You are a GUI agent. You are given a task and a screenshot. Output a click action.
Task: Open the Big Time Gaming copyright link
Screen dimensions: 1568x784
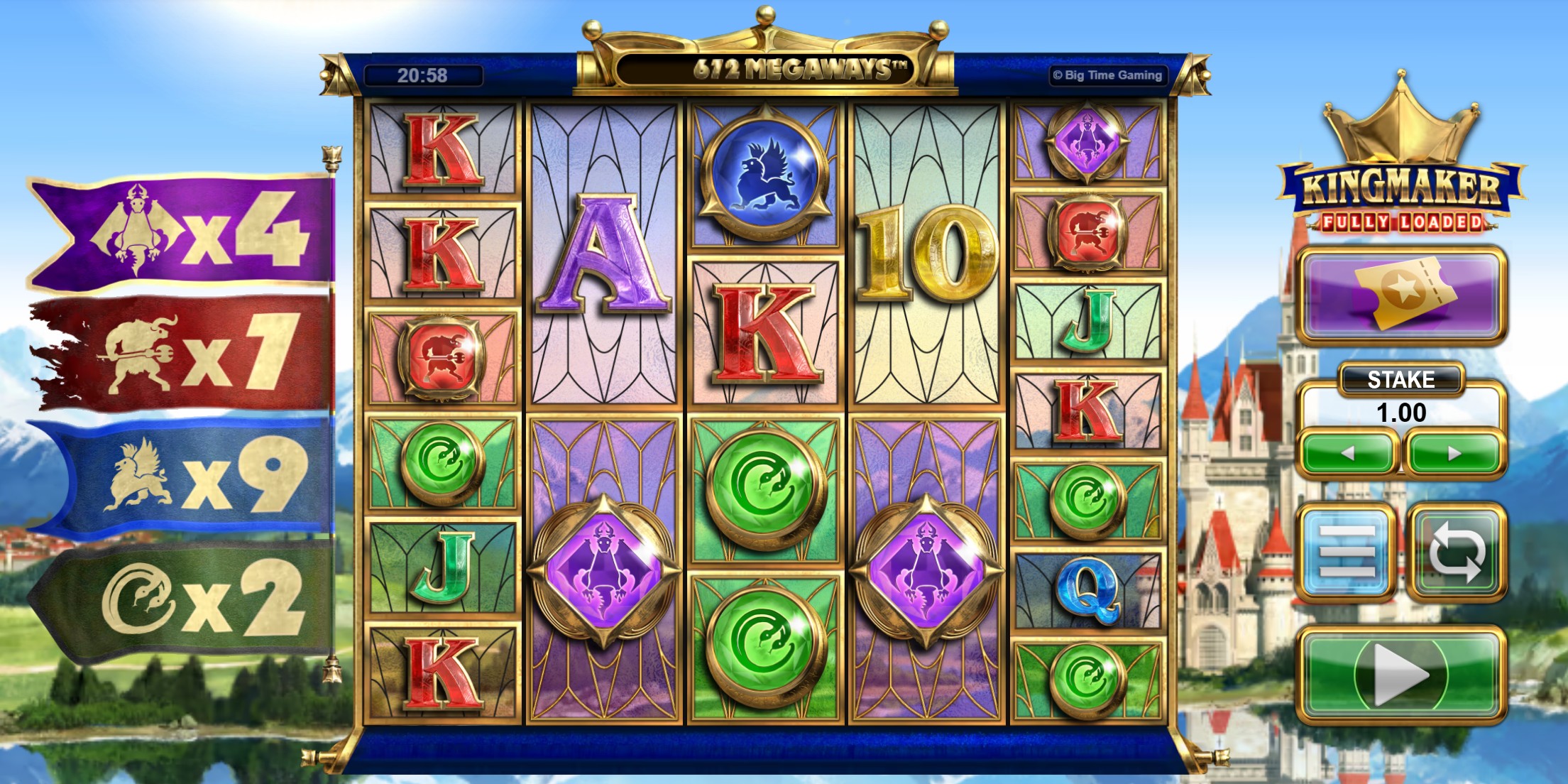coord(1107,74)
